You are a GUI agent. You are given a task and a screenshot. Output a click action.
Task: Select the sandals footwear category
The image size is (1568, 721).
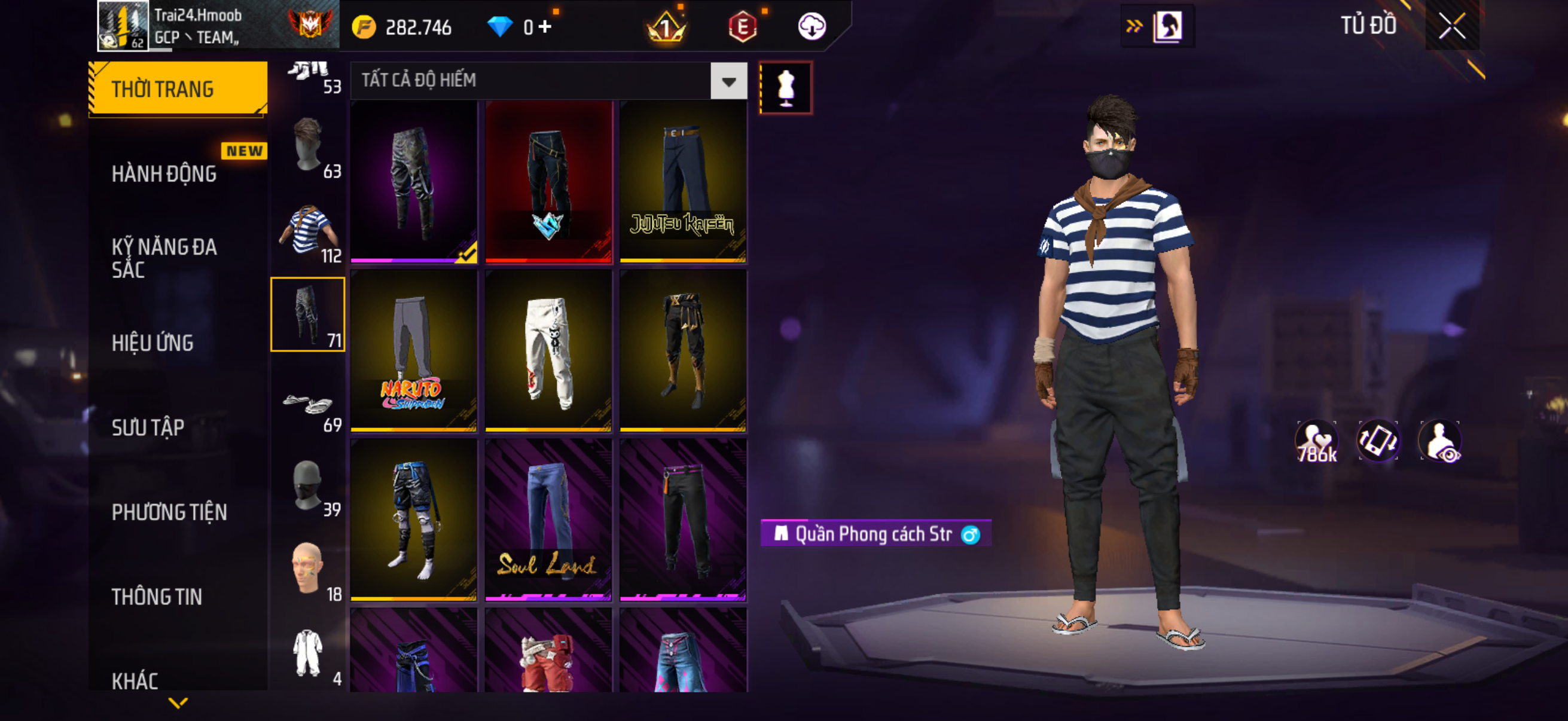tap(308, 404)
